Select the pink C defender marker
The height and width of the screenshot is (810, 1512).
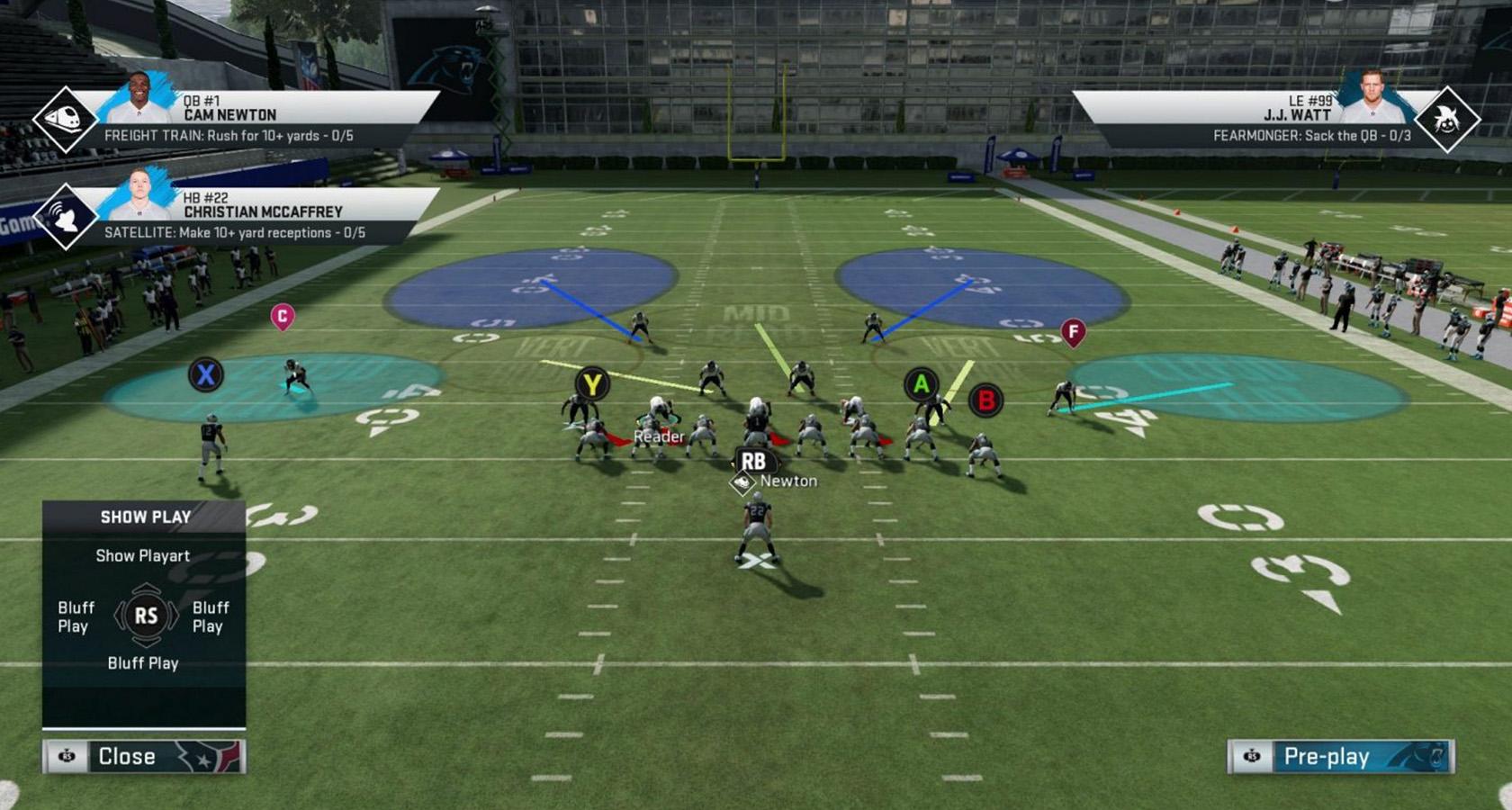pyautogui.click(x=283, y=316)
